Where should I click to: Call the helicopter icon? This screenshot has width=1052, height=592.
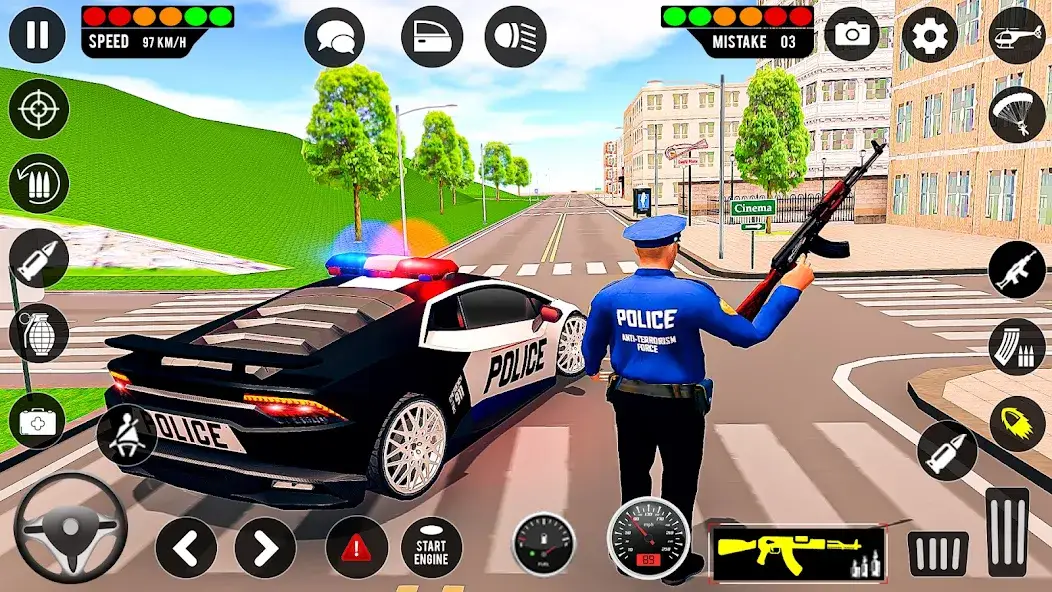point(1016,35)
